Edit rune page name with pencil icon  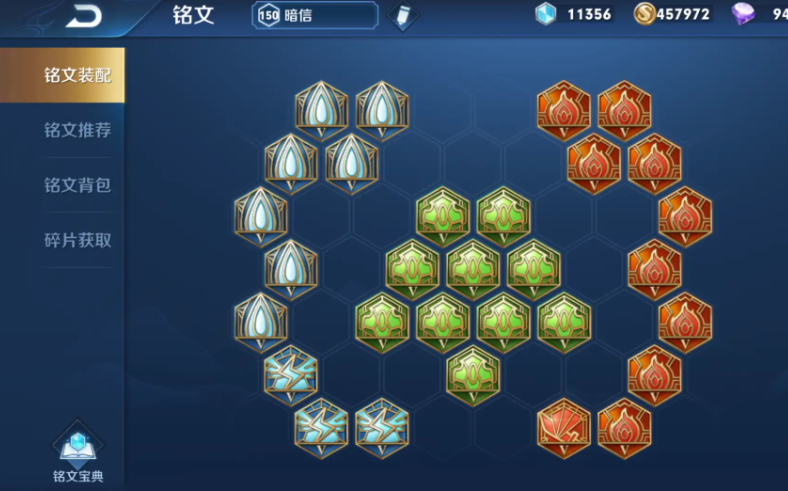(x=403, y=16)
